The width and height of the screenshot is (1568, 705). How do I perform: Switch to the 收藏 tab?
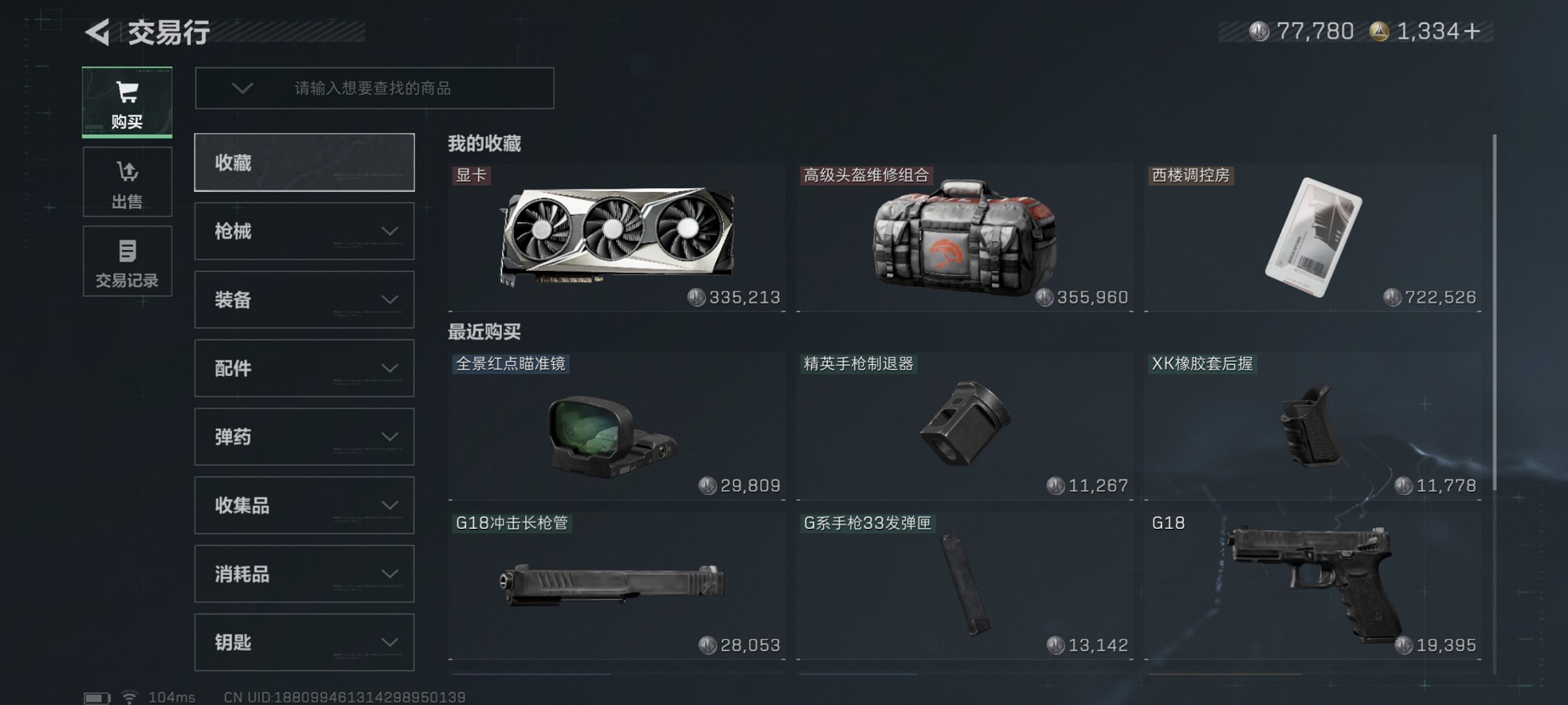[x=304, y=162]
